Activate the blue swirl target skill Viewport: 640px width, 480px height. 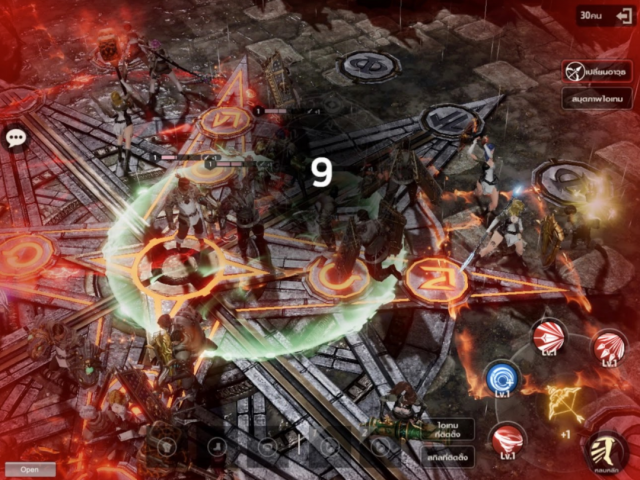coord(503,380)
